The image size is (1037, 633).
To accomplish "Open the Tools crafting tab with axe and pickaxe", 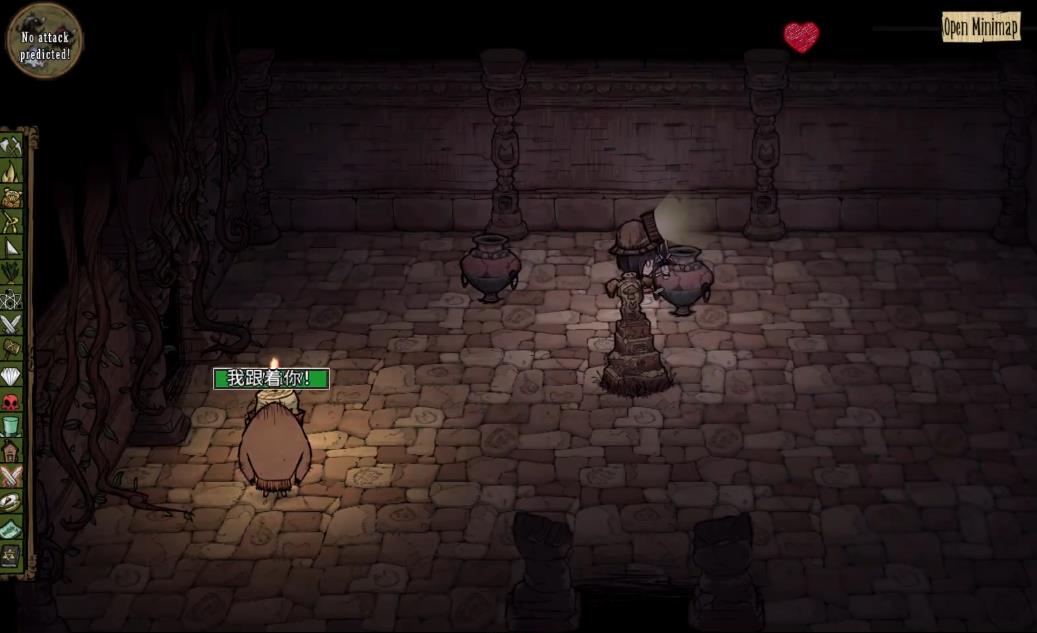I will click(11, 146).
